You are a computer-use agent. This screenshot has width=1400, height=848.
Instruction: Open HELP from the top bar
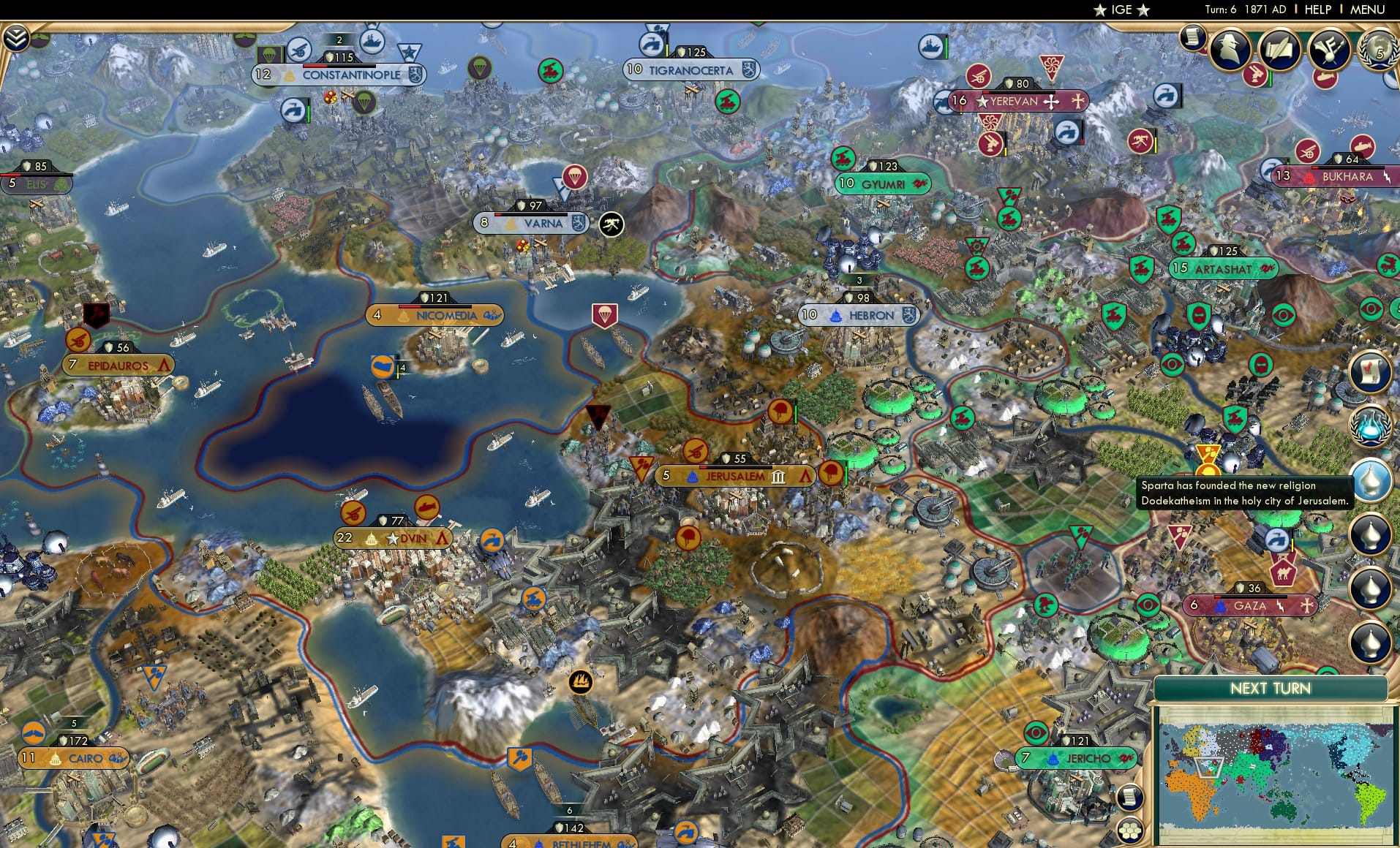pyautogui.click(x=1317, y=10)
